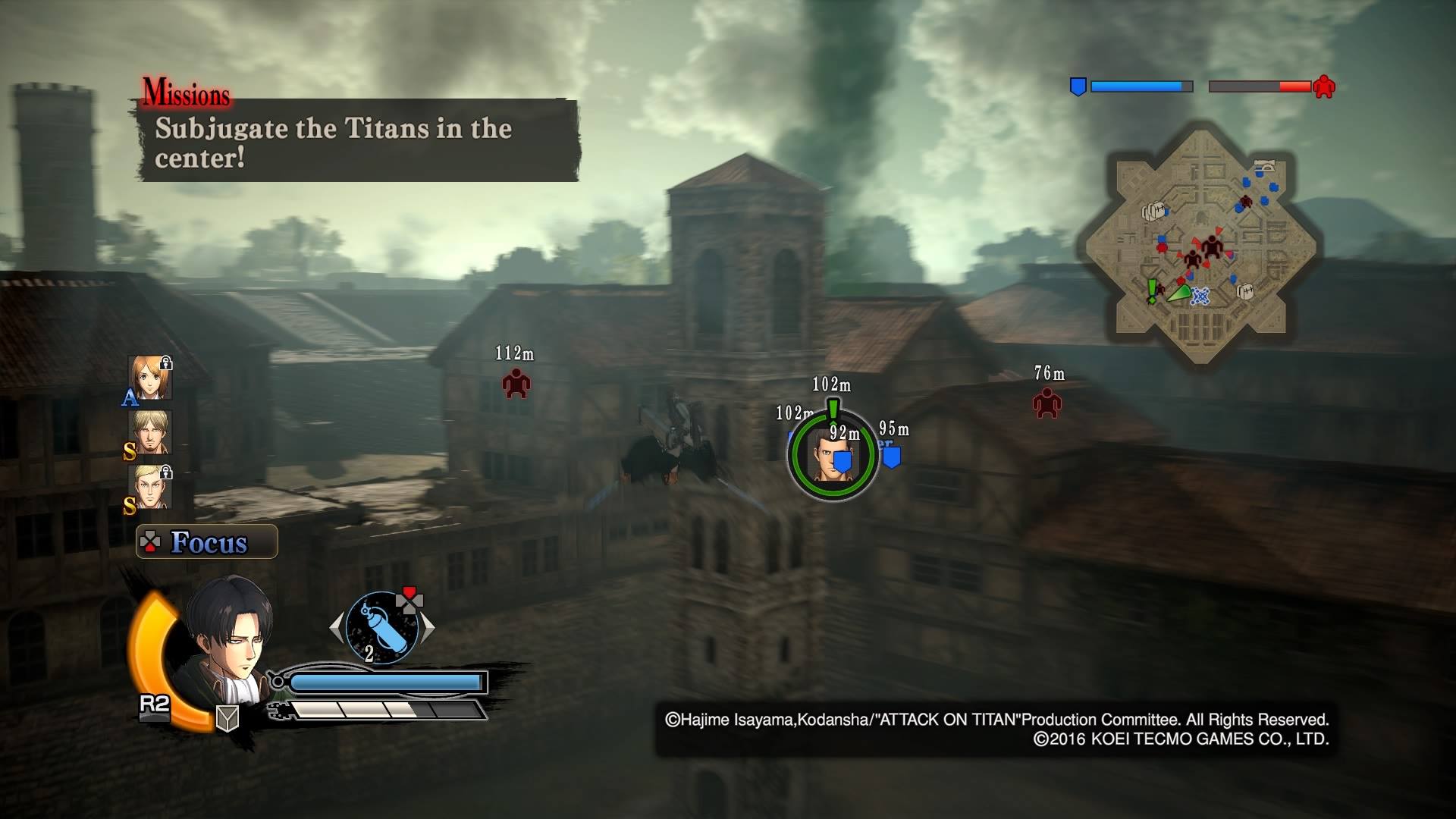This screenshot has height=819, width=1456.
Task: Select the blond S-rank squad member portrait
Action: [150, 487]
